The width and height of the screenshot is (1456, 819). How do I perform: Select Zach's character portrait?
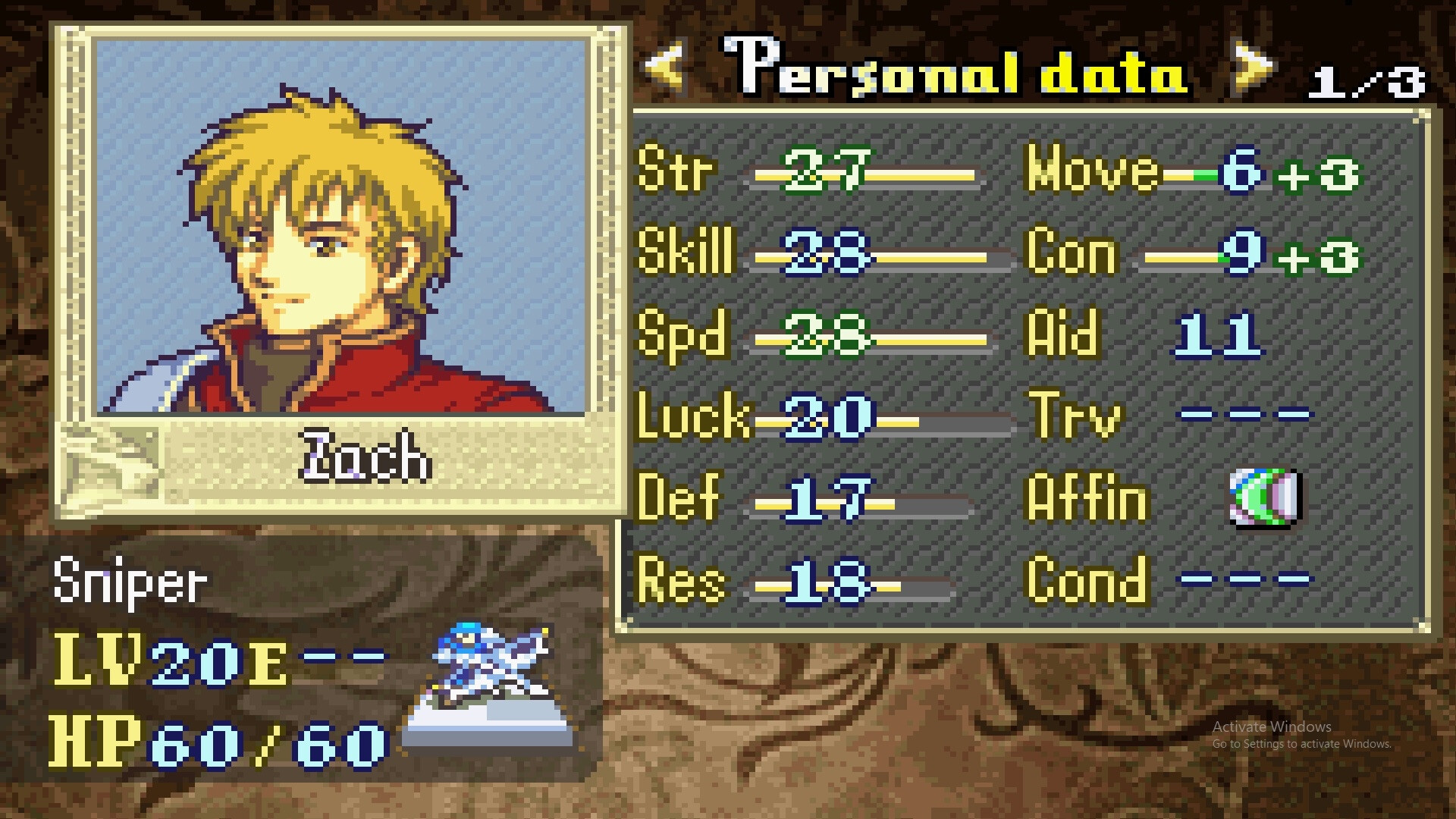[340, 226]
